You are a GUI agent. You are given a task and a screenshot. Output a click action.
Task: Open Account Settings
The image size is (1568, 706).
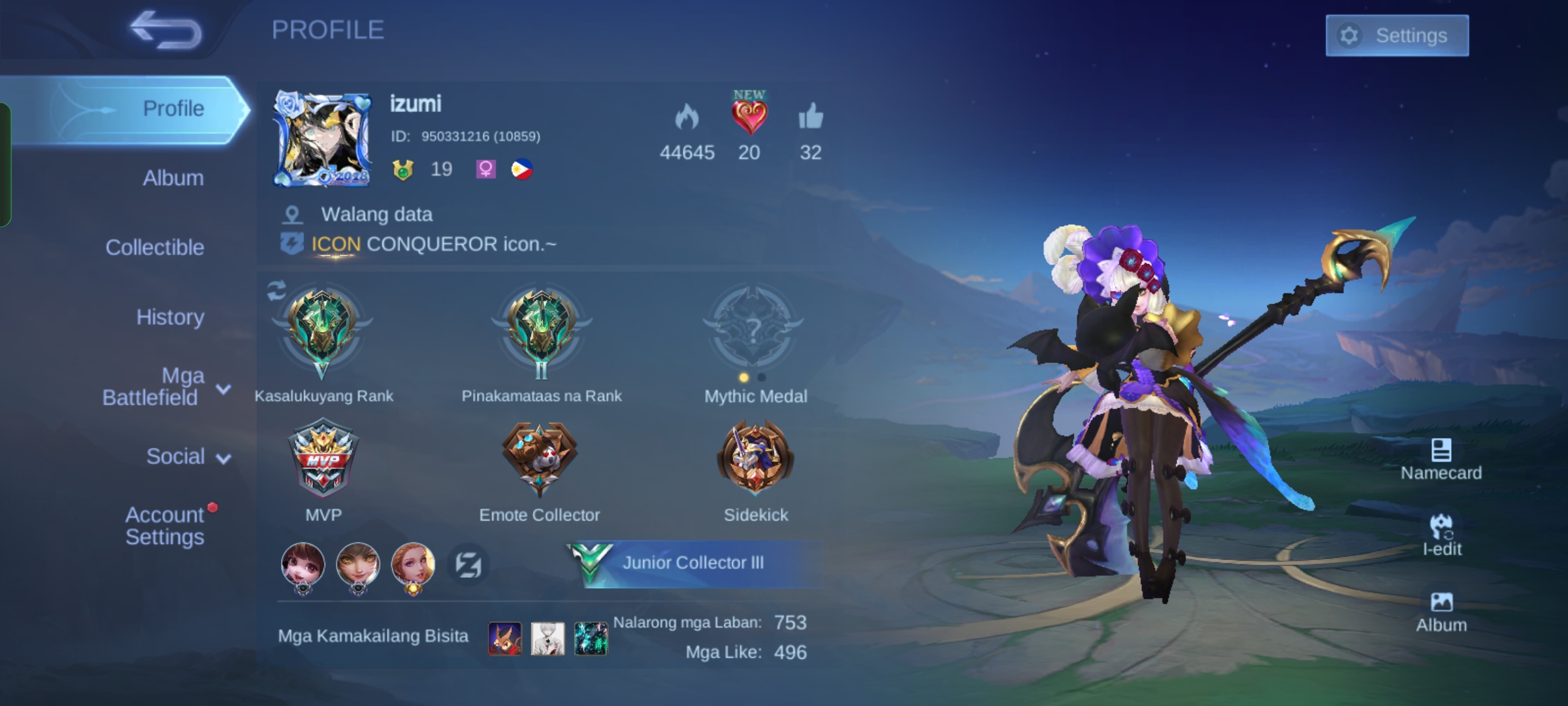pos(165,526)
